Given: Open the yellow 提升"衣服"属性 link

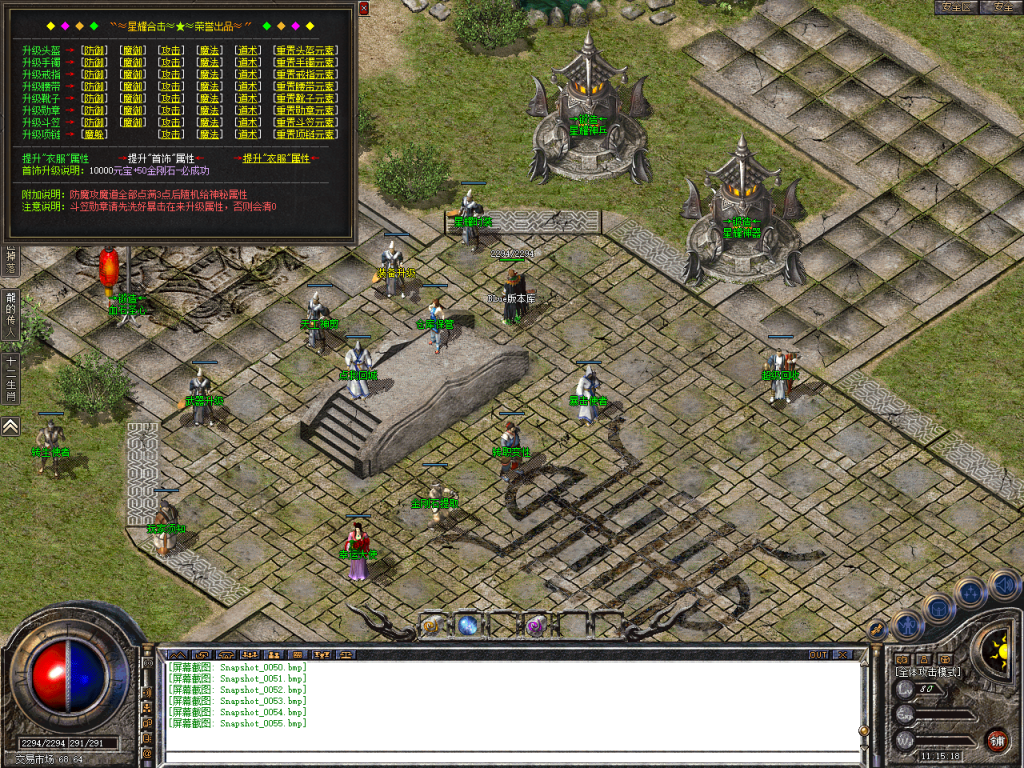Looking at the screenshot, I should coord(276,158).
